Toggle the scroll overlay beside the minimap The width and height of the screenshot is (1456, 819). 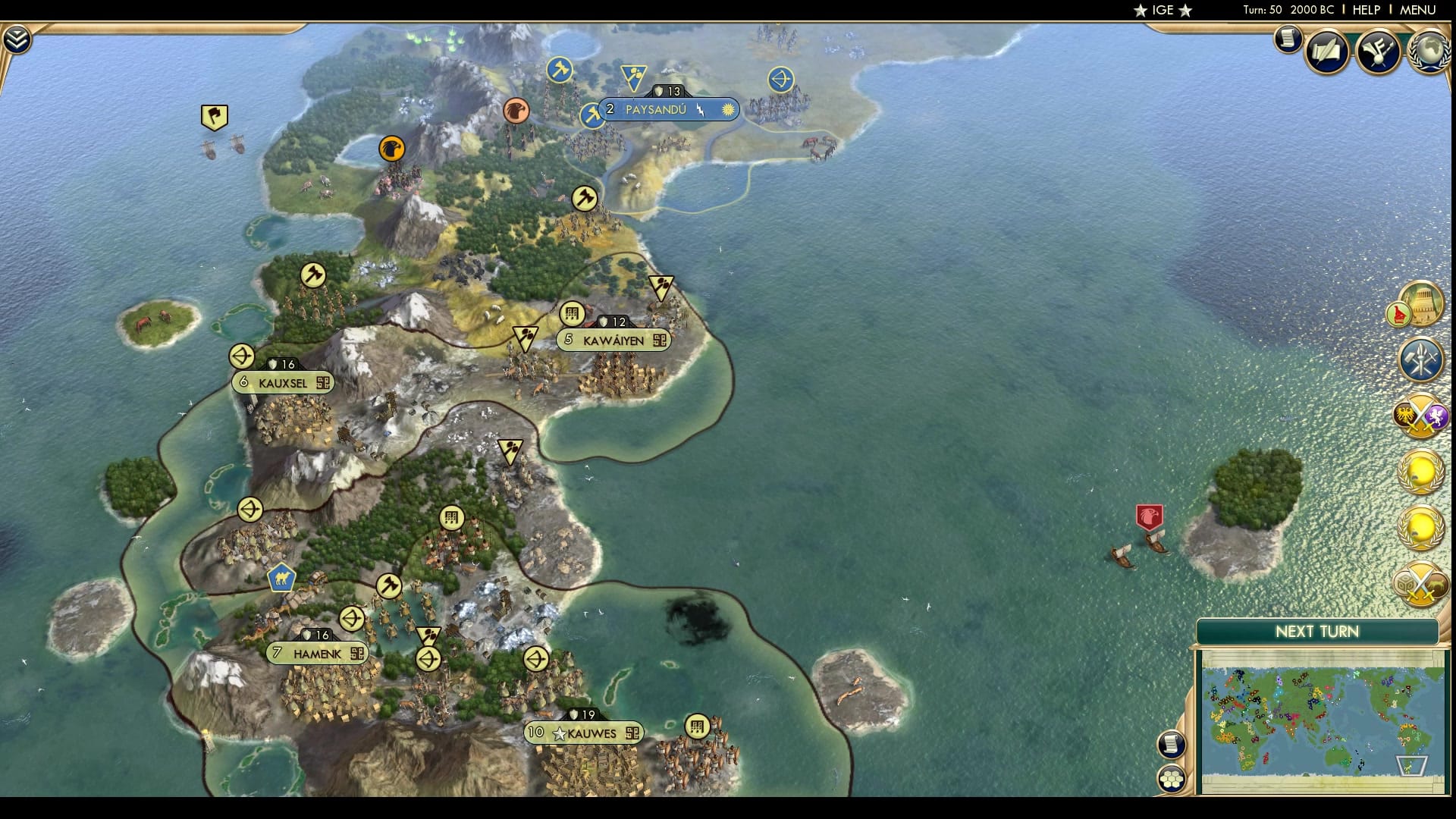tap(1172, 745)
